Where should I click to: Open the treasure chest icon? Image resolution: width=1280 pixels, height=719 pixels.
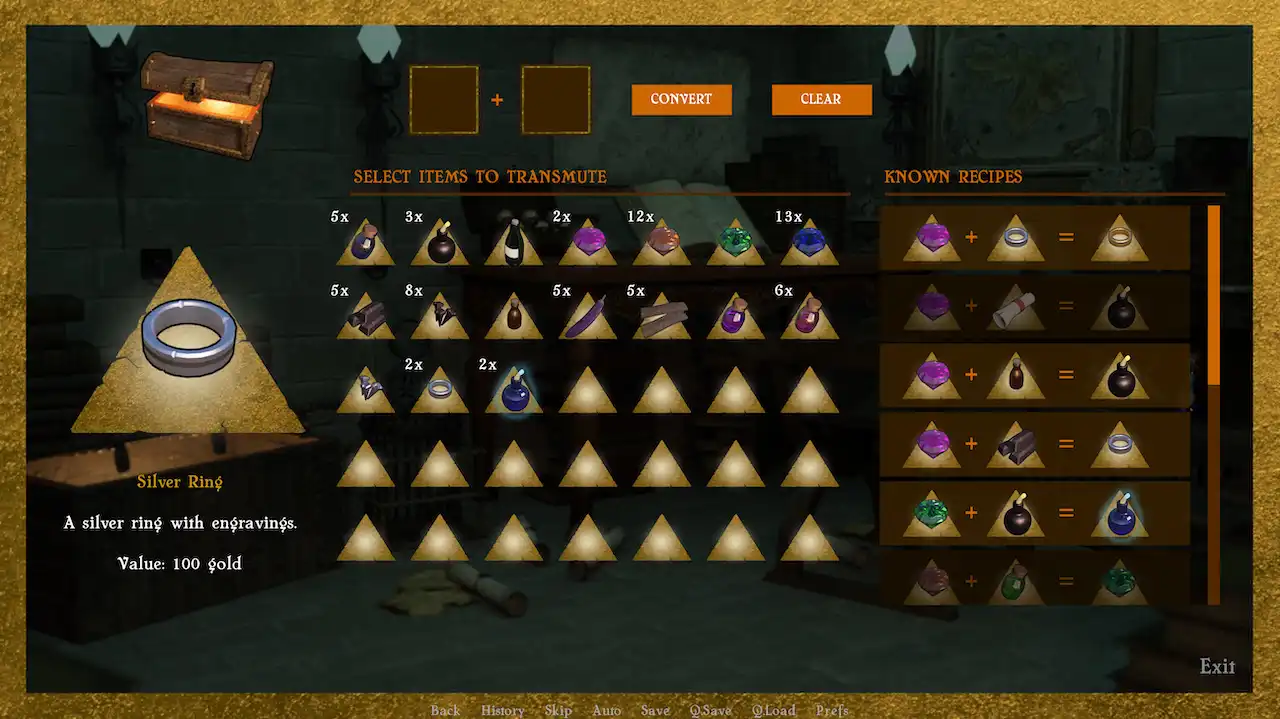click(206, 103)
